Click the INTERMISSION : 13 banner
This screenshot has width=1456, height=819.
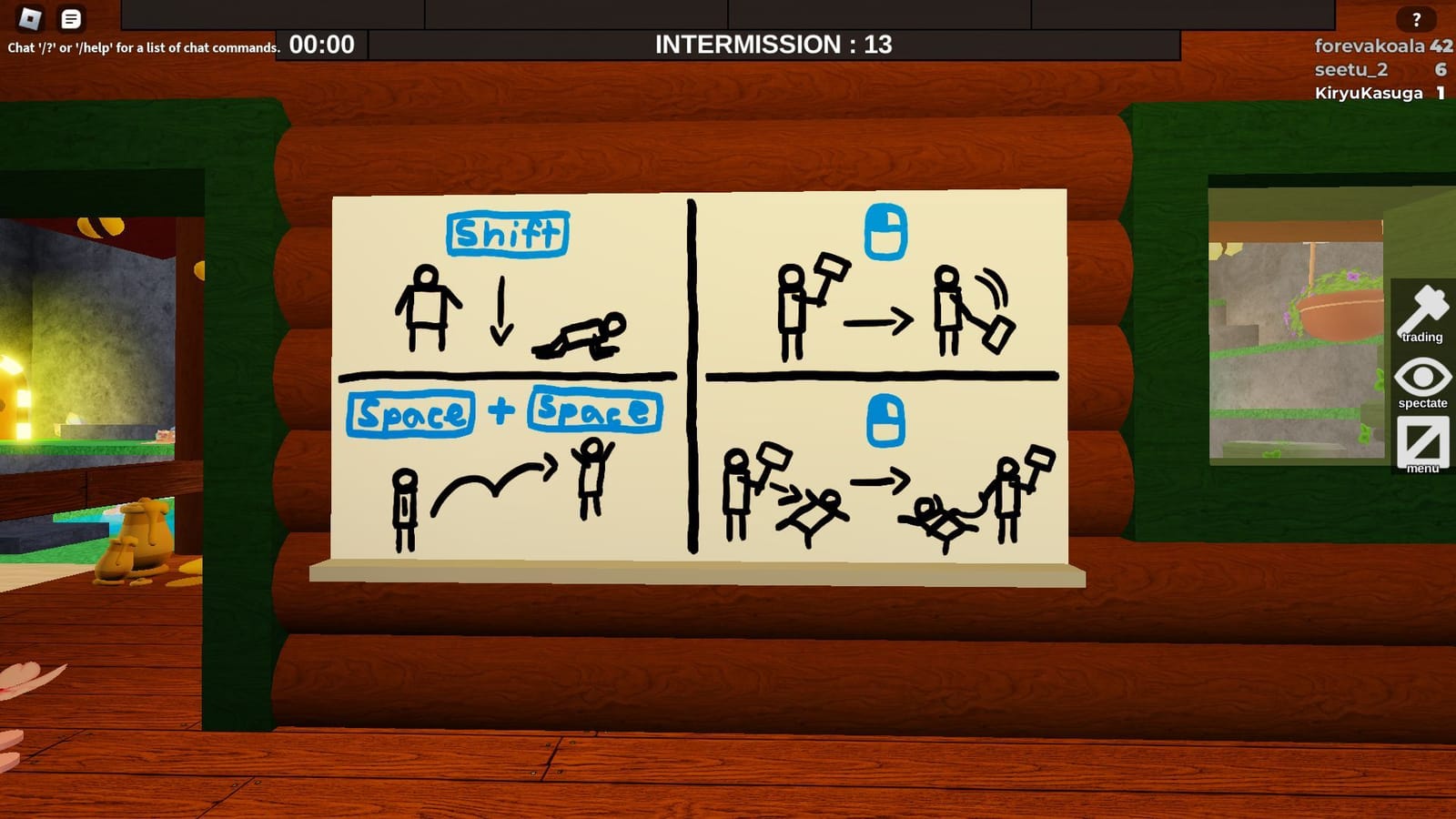[x=772, y=42]
